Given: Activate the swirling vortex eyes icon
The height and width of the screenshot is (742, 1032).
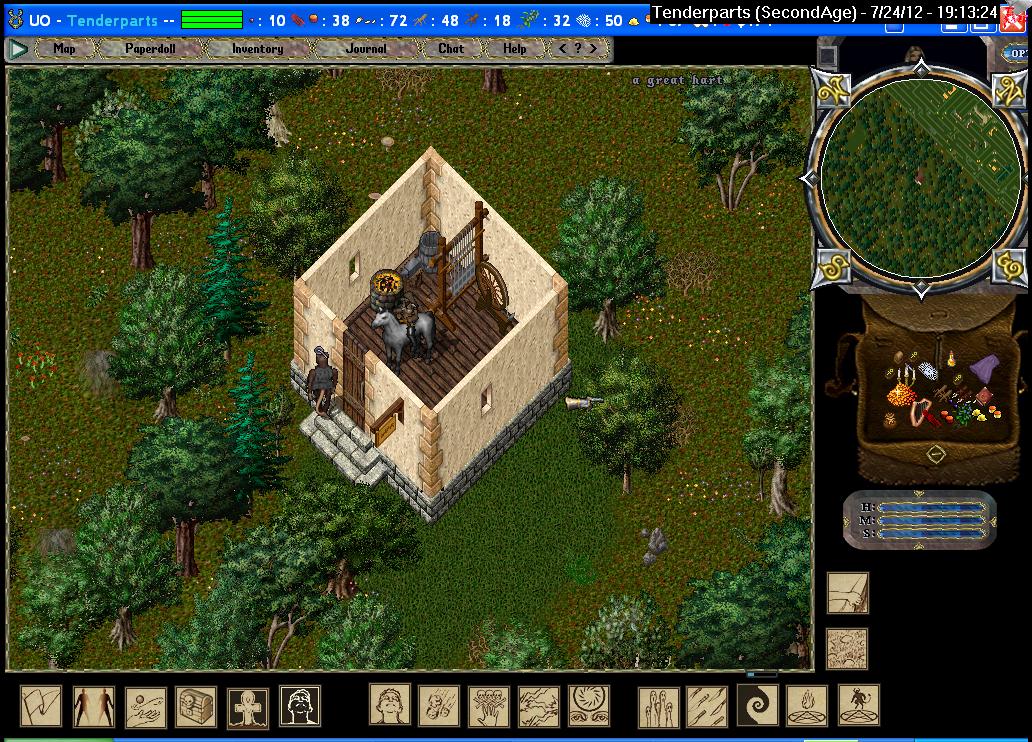Looking at the screenshot, I should tap(589, 705).
